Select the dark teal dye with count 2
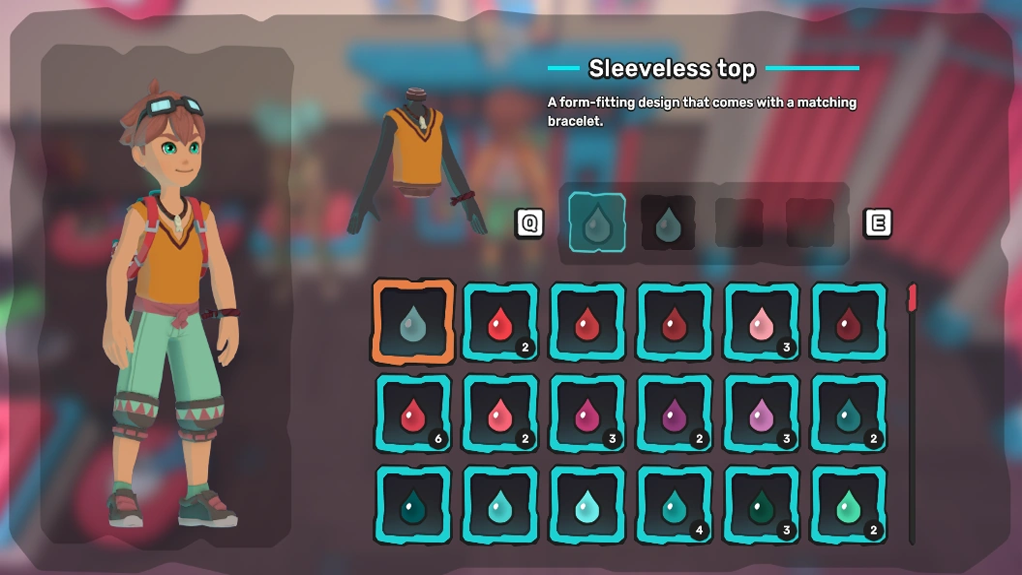Screen dimensions: 1022x575 848,414
